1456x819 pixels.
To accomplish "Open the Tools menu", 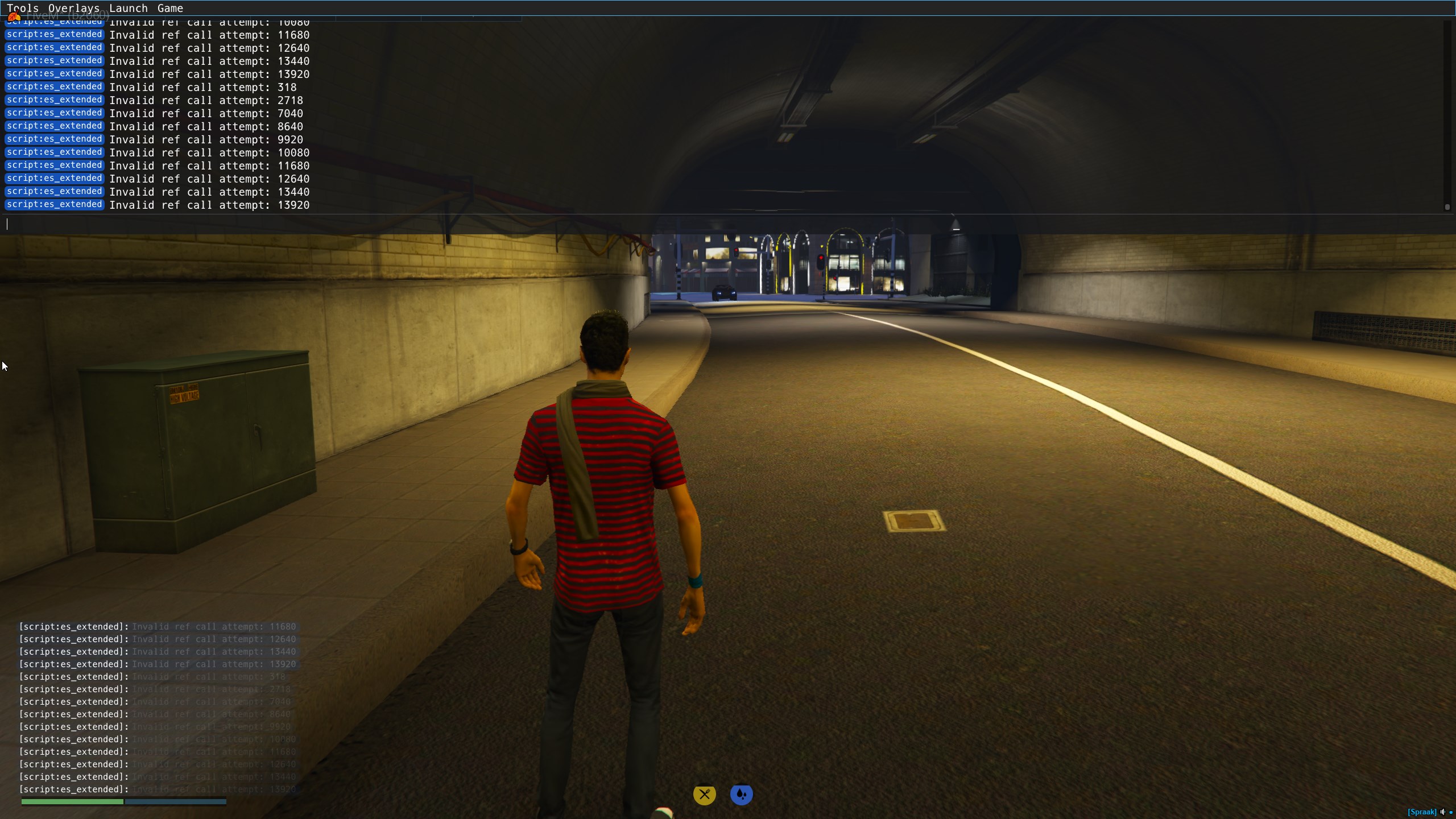I will coord(23,8).
